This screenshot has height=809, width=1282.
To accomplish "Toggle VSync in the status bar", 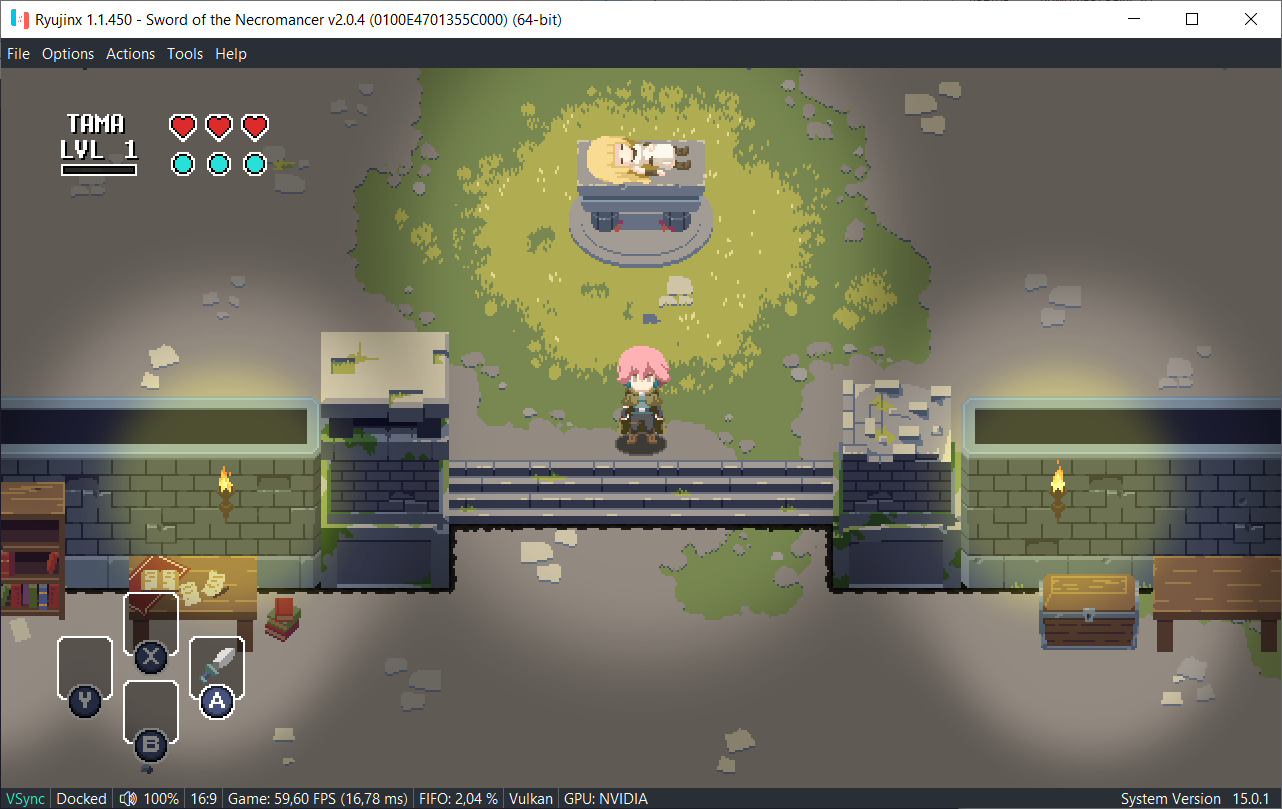I will [x=24, y=798].
